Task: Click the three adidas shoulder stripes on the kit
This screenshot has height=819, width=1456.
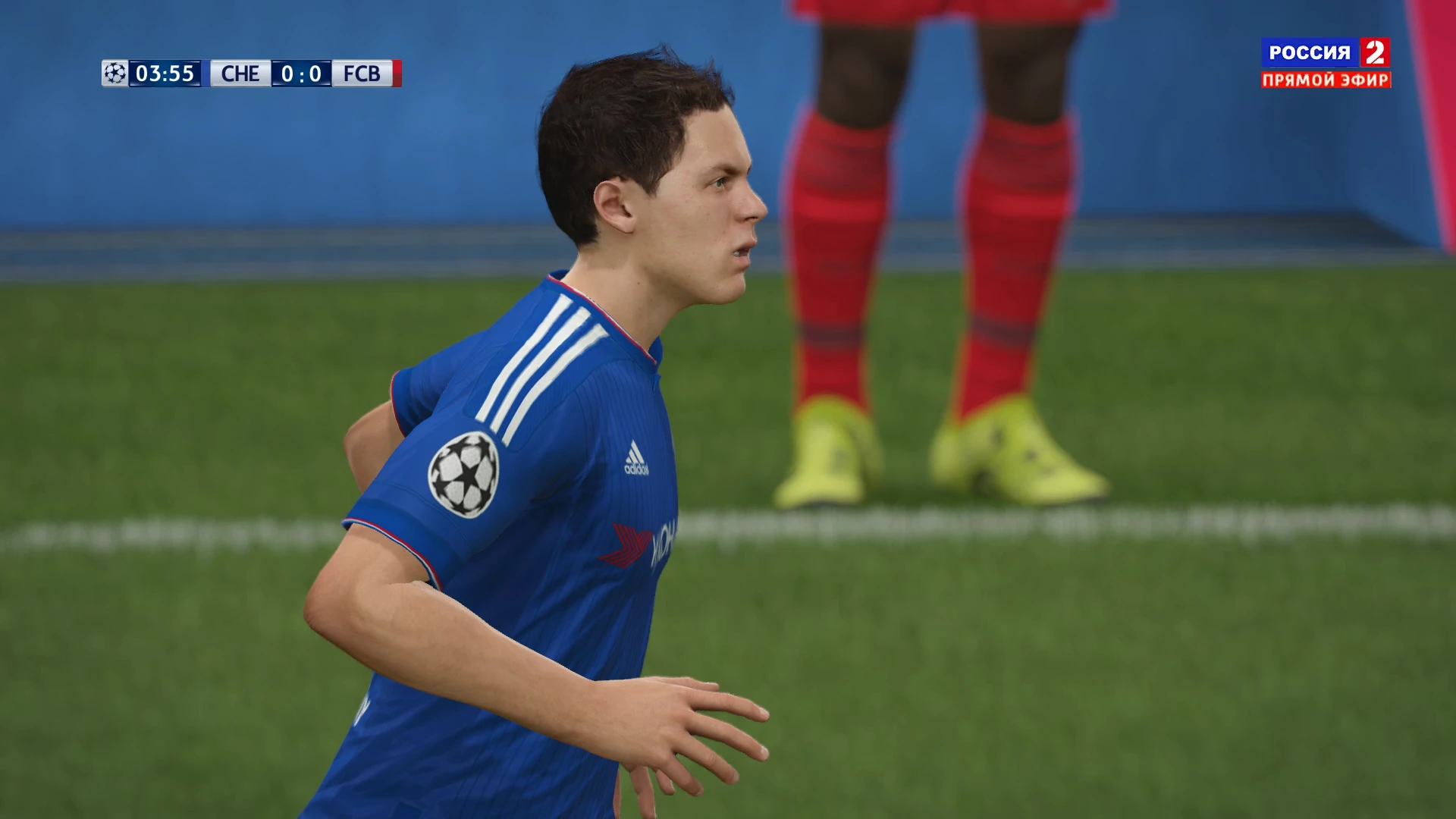Action: [x=550, y=356]
